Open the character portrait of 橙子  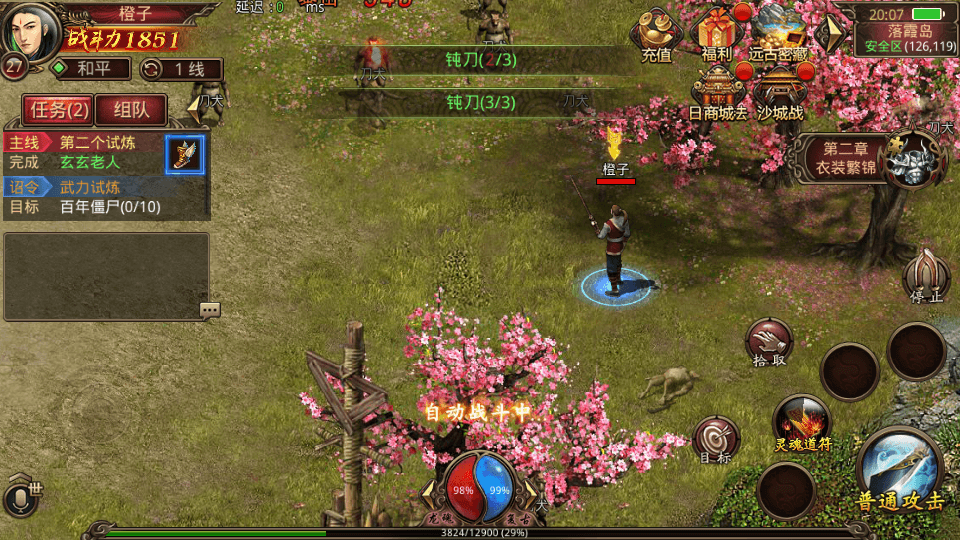(x=30, y=32)
